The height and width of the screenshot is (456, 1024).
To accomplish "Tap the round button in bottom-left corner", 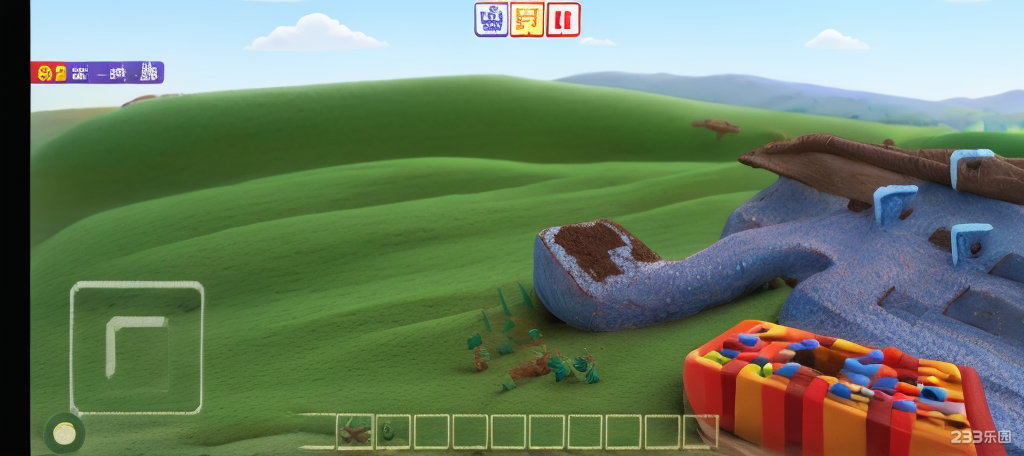I will pos(65,433).
